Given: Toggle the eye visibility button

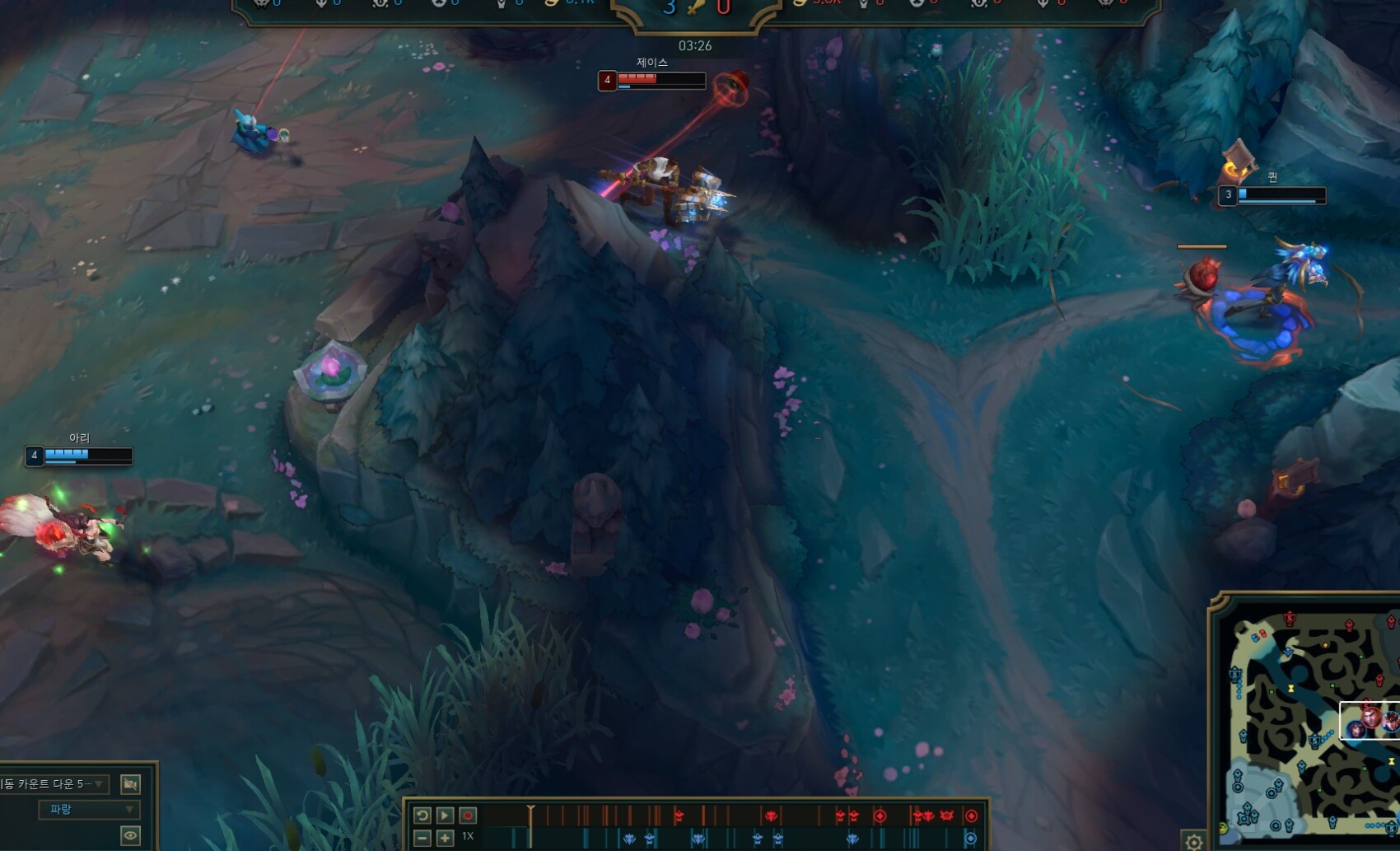Looking at the screenshot, I should pyautogui.click(x=130, y=836).
